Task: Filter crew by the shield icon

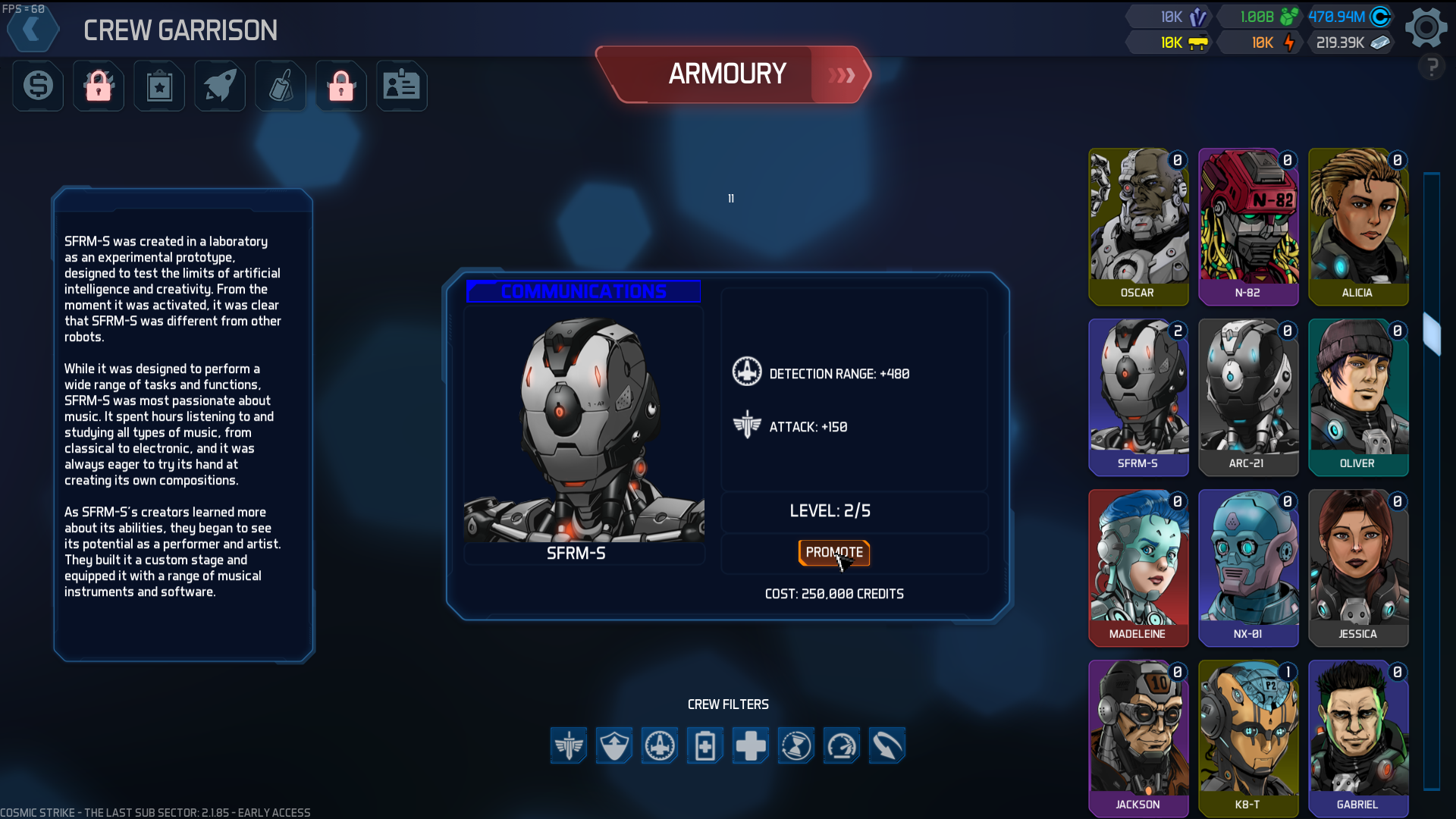Action: point(614,745)
